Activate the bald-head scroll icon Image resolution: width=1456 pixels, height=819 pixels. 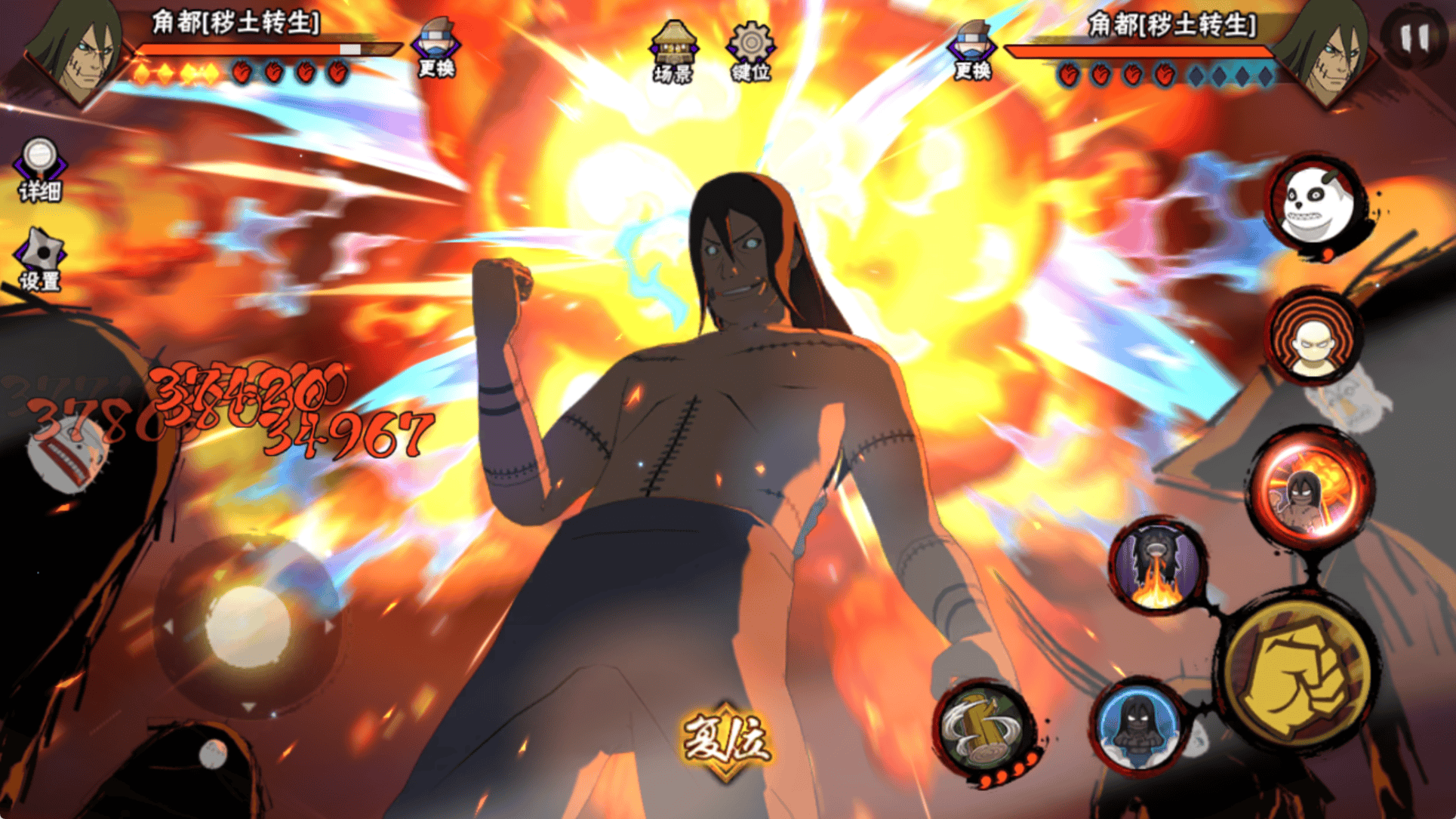(x=1313, y=336)
